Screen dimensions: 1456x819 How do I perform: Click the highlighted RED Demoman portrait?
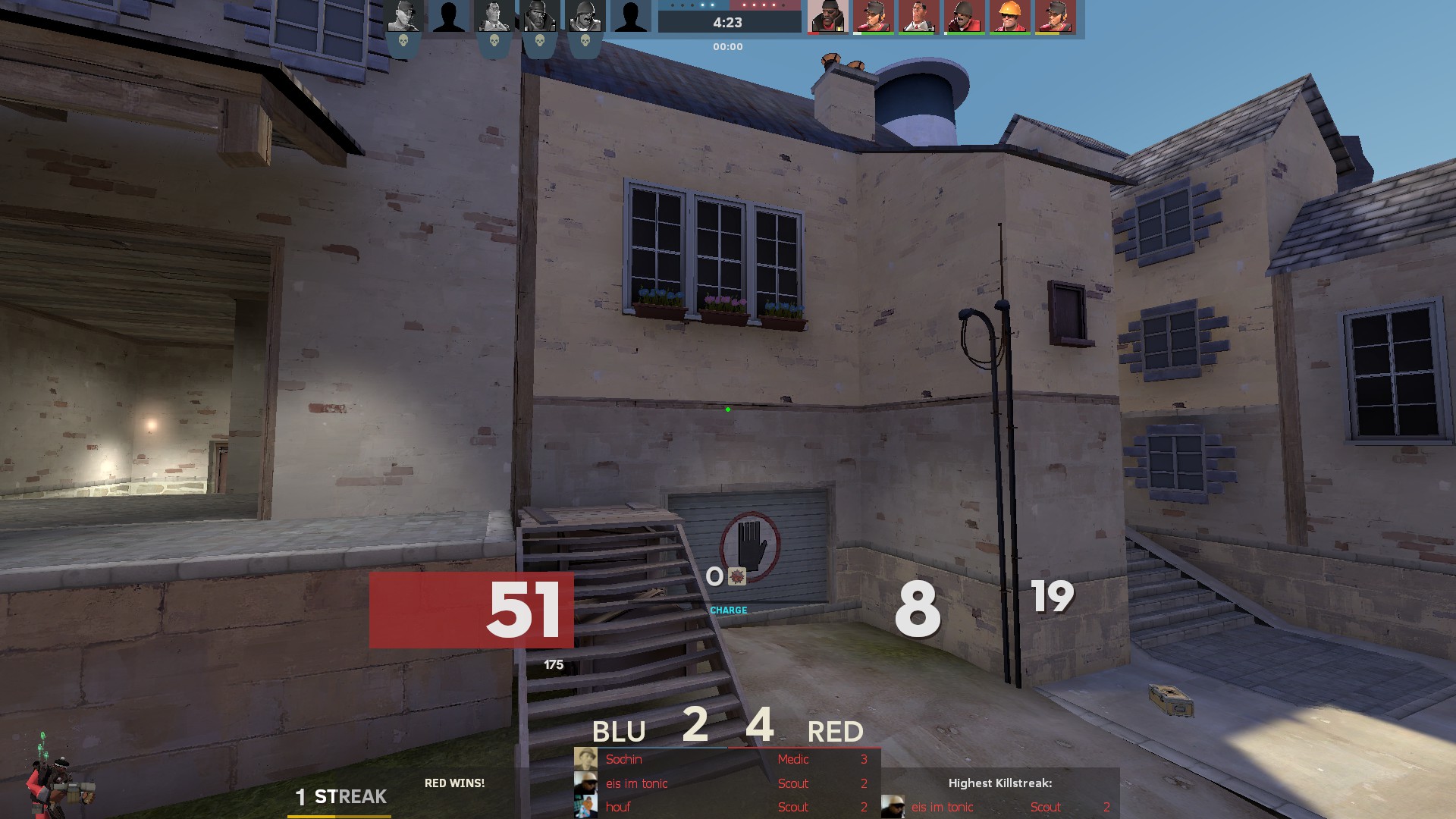click(827, 17)
